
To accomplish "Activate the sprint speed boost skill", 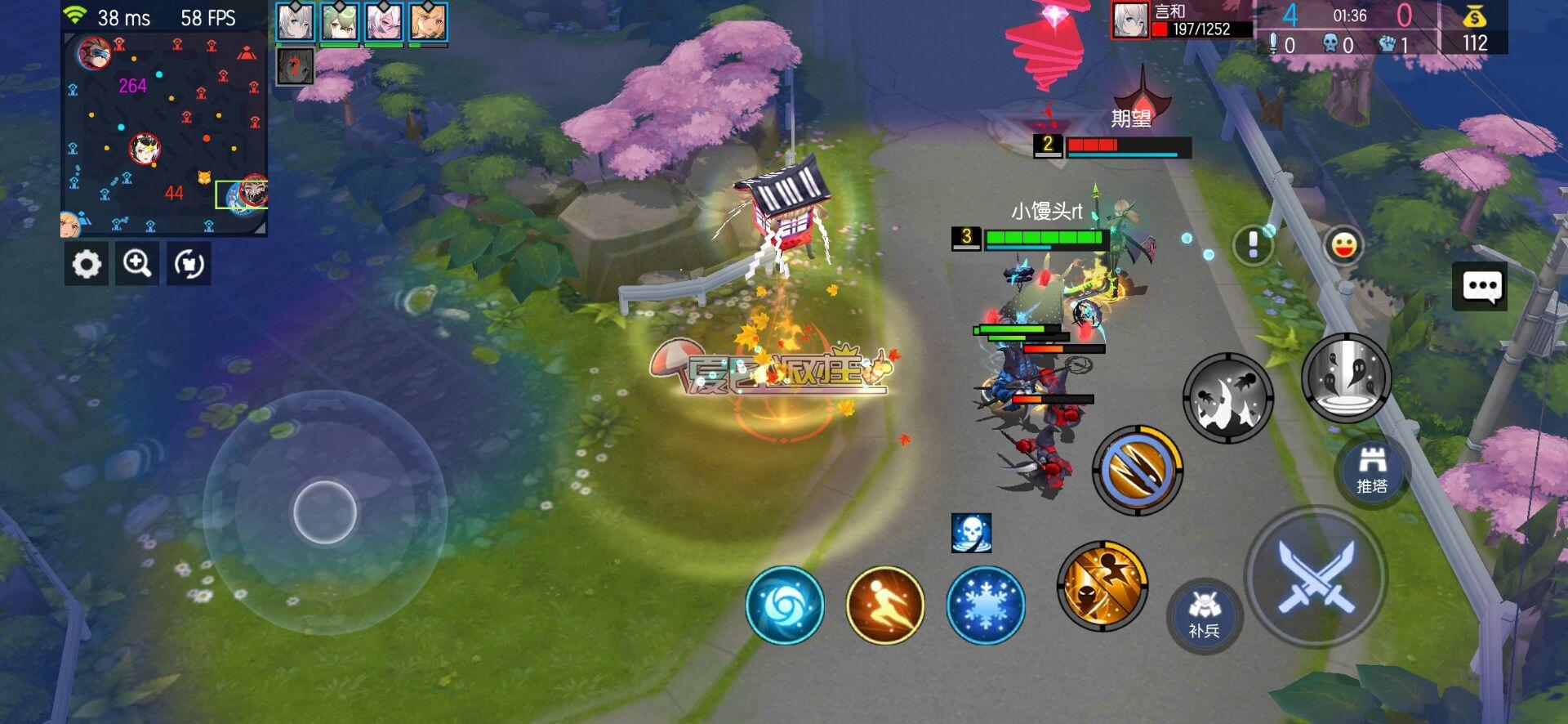I will pos(885,604).
